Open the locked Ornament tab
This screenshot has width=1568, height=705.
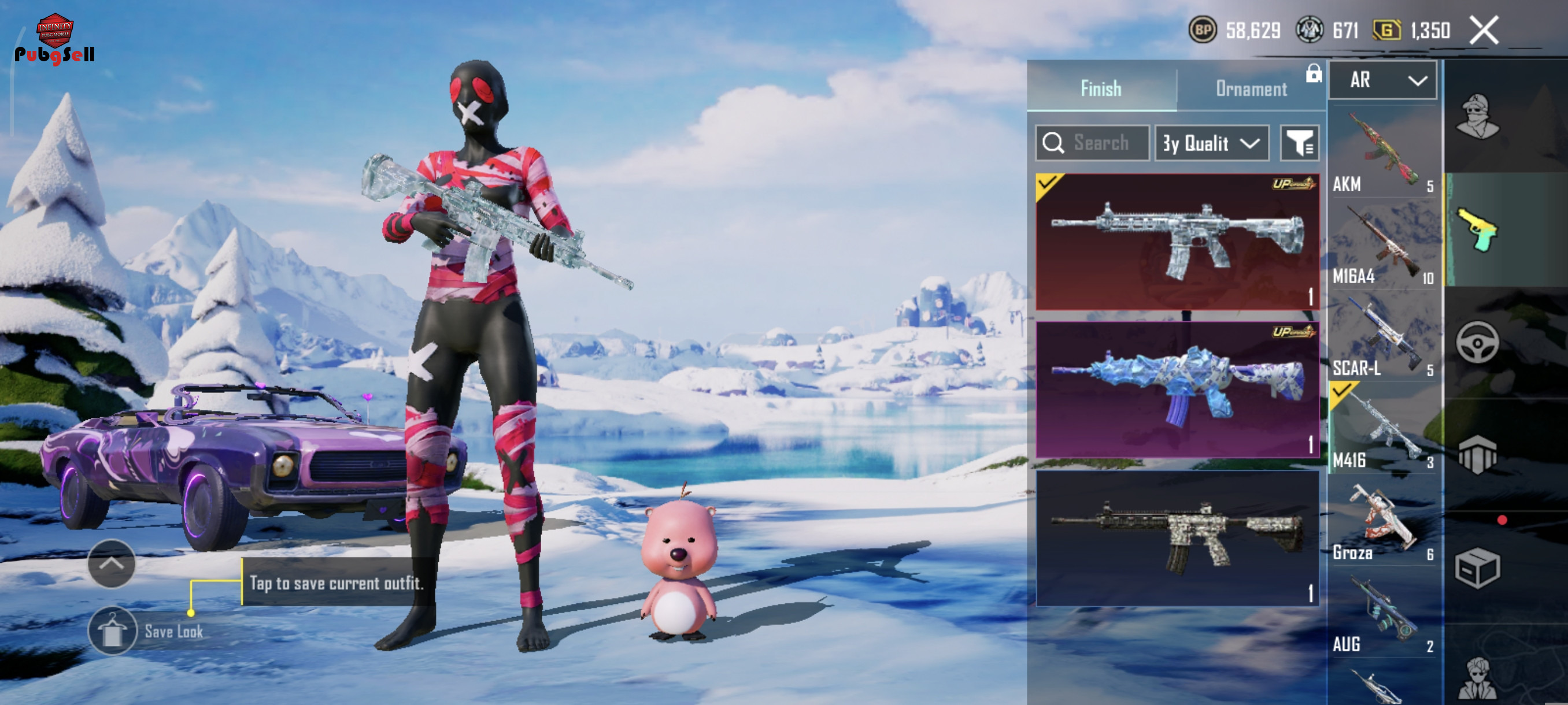click(1252, 89)
